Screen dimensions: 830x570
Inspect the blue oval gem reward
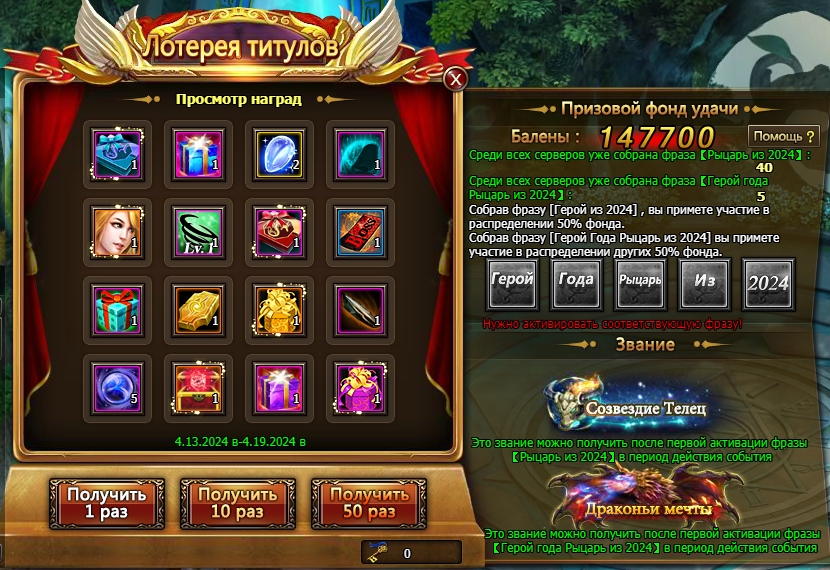pyautogui.click(x=274, y=153)
